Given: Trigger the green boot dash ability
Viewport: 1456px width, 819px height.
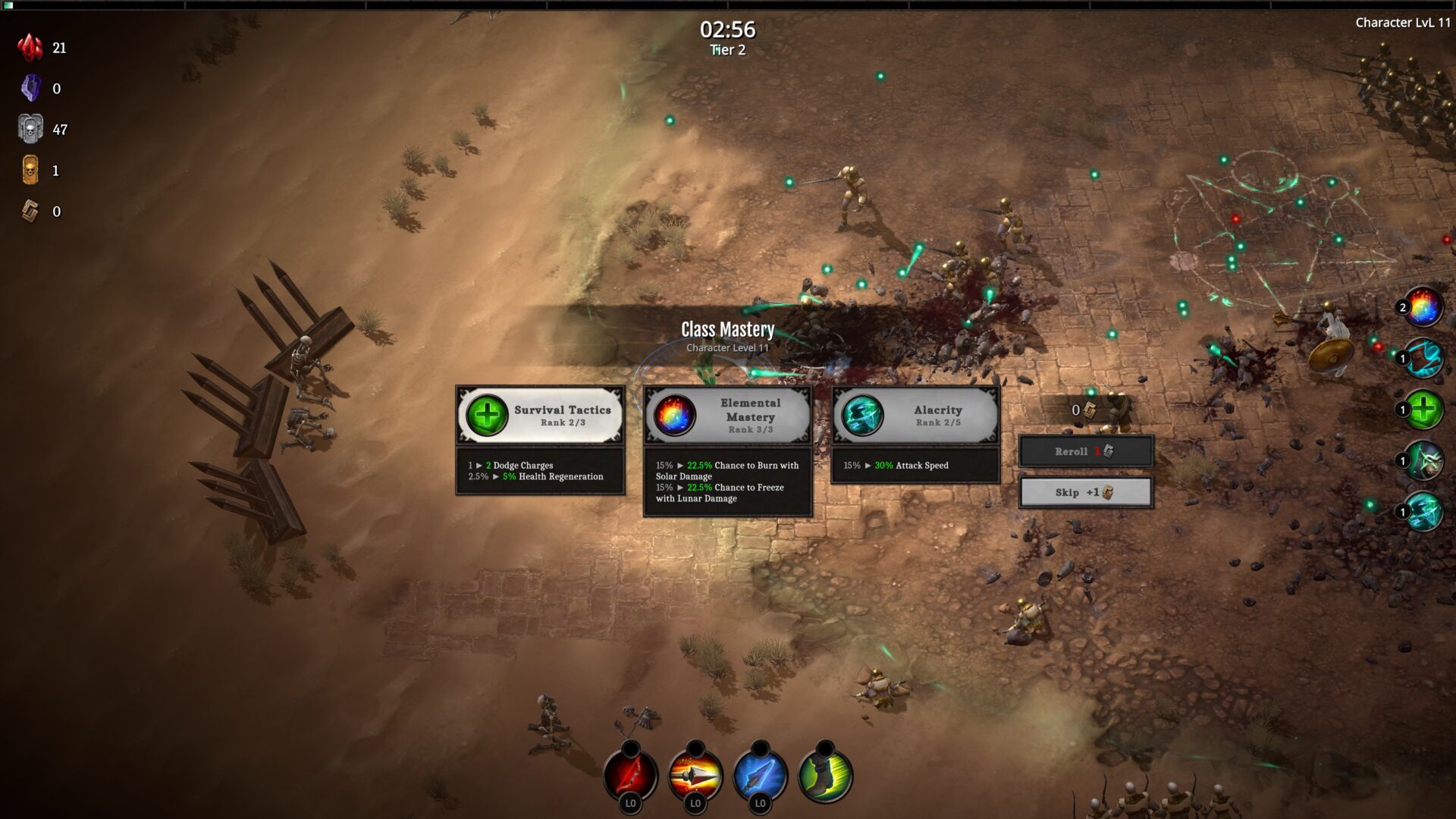Looking at the screenshot, I should (826, 776).
